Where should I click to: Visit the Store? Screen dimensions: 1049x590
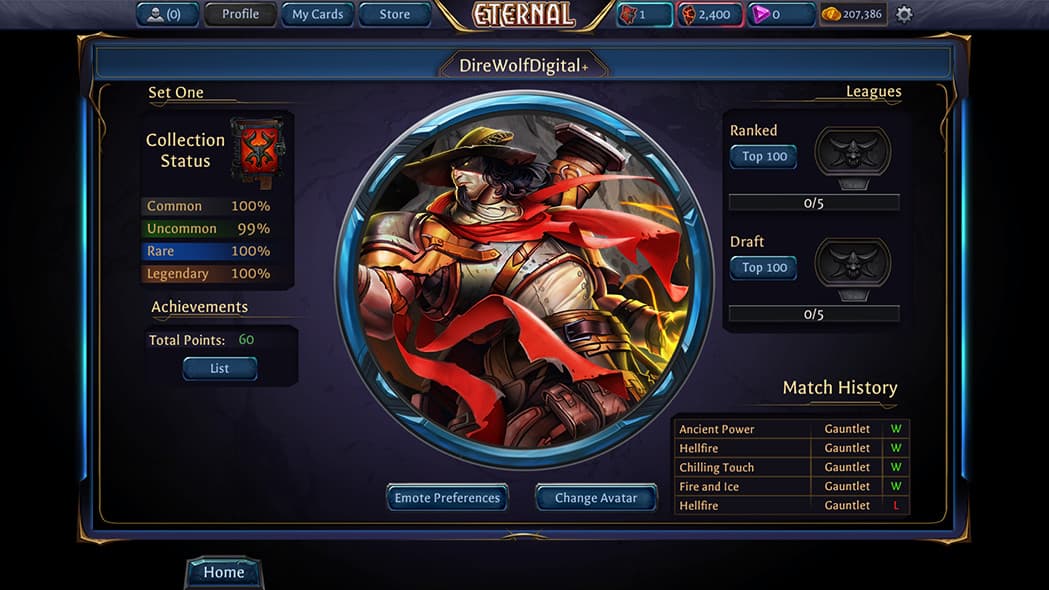click(394, 14)
